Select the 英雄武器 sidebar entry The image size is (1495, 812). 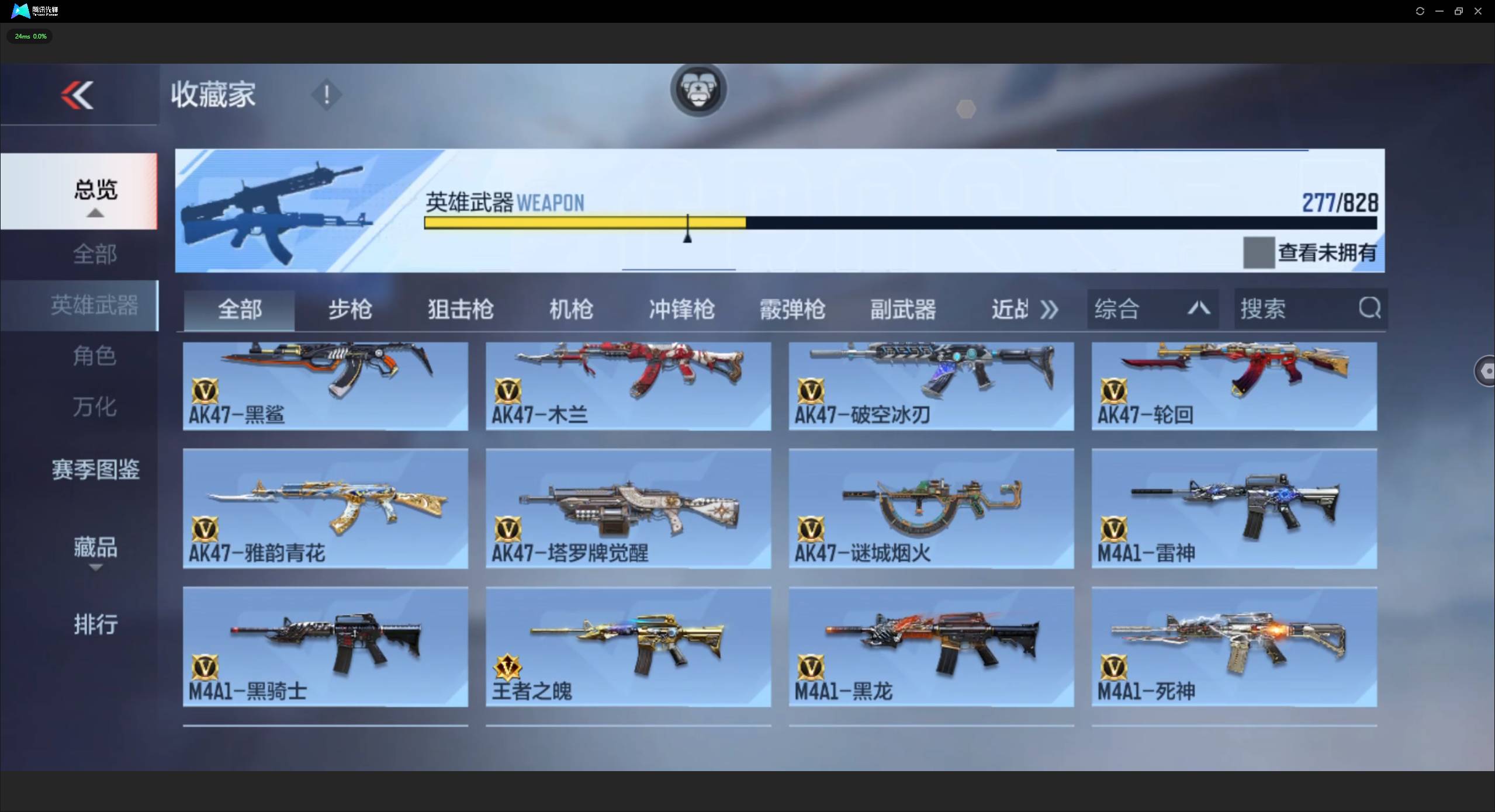(95, 304)
